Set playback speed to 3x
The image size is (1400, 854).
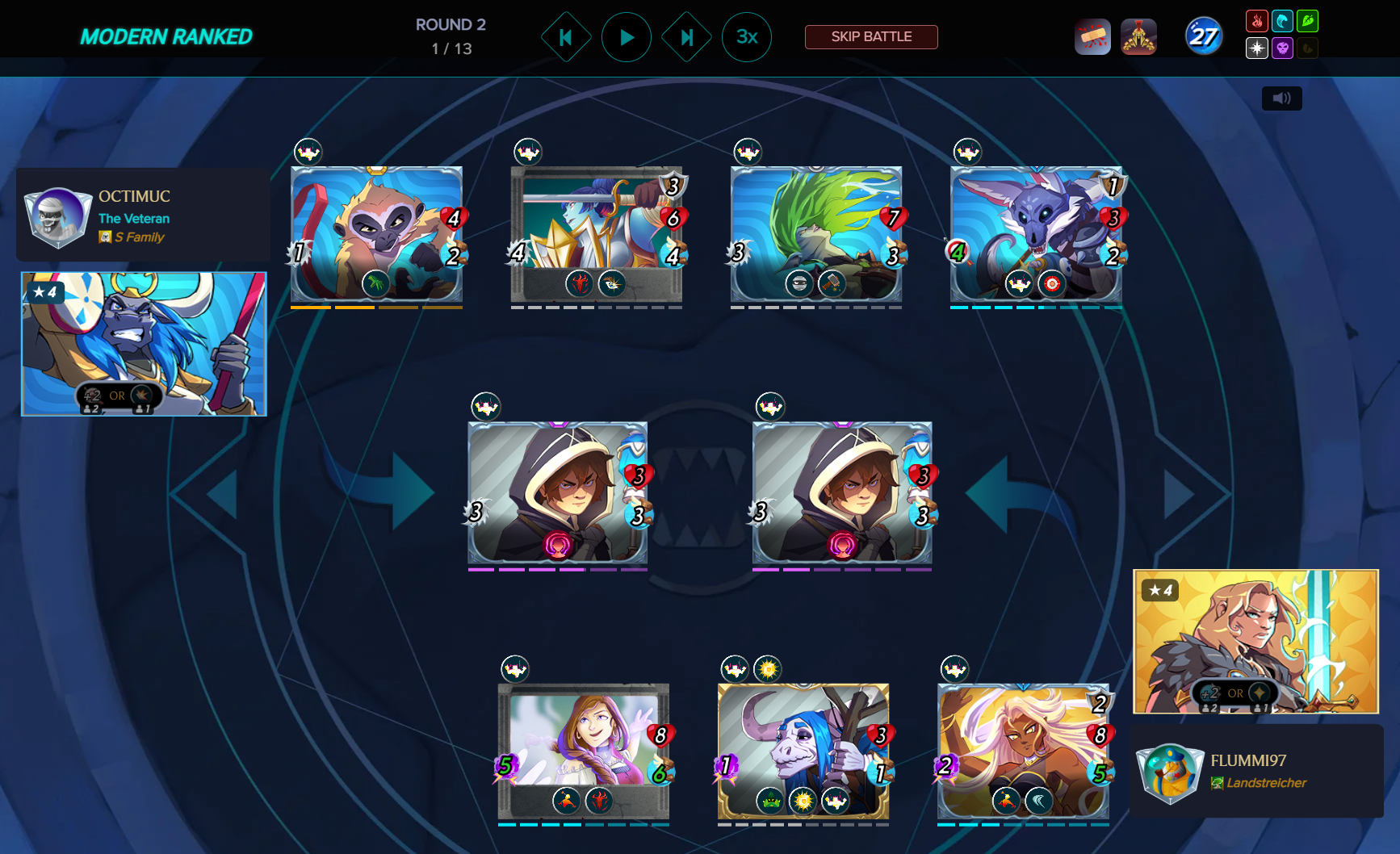(746, 37)
